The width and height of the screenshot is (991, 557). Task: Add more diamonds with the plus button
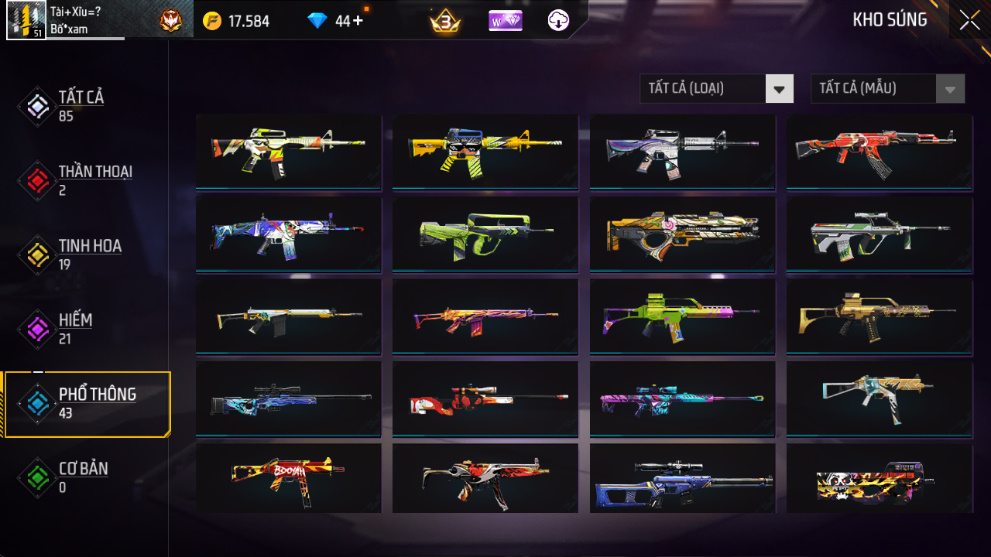click(358, 20)
